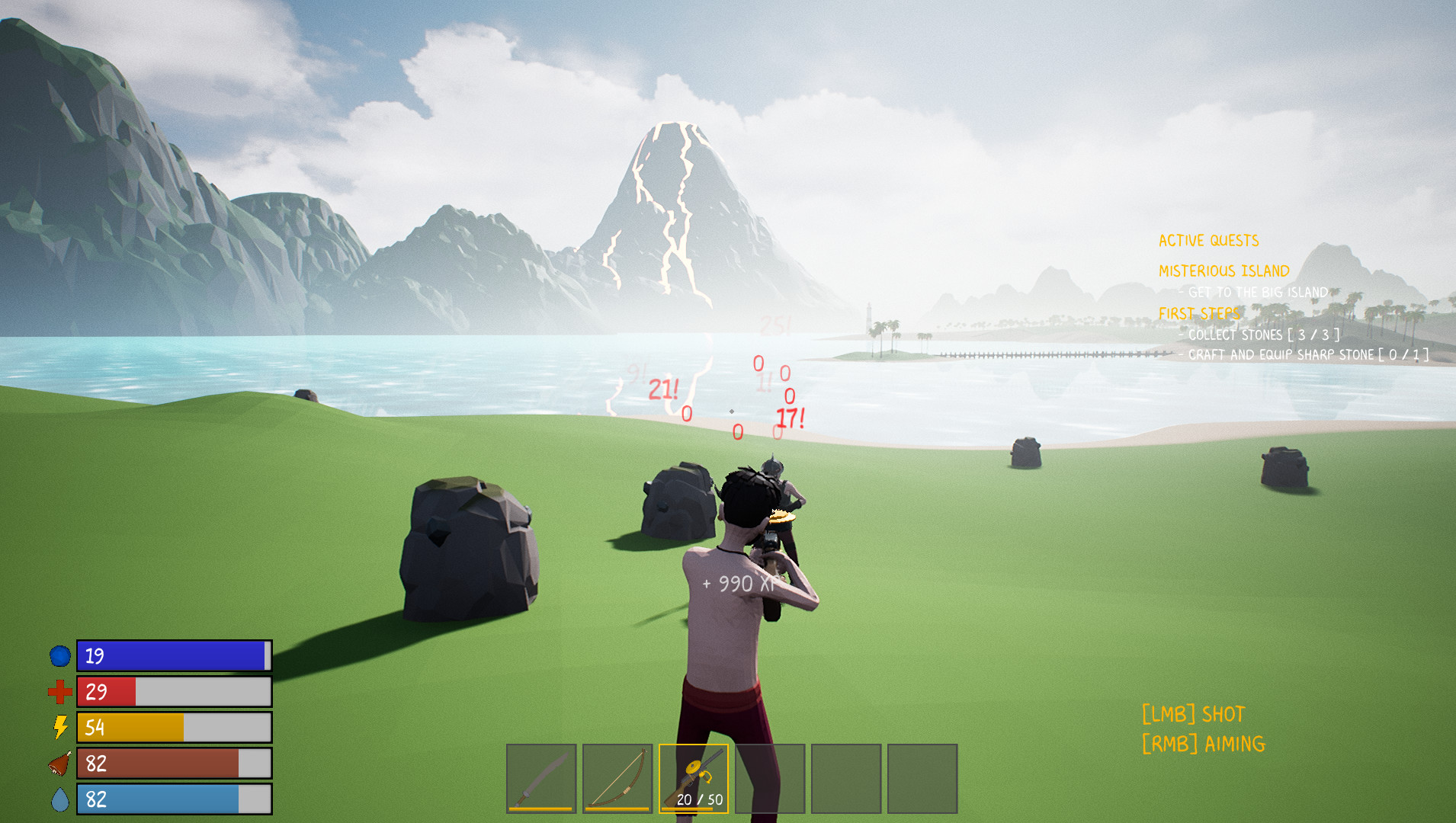Expand the ACTIVE QUESTS heading

(1208, 240)
